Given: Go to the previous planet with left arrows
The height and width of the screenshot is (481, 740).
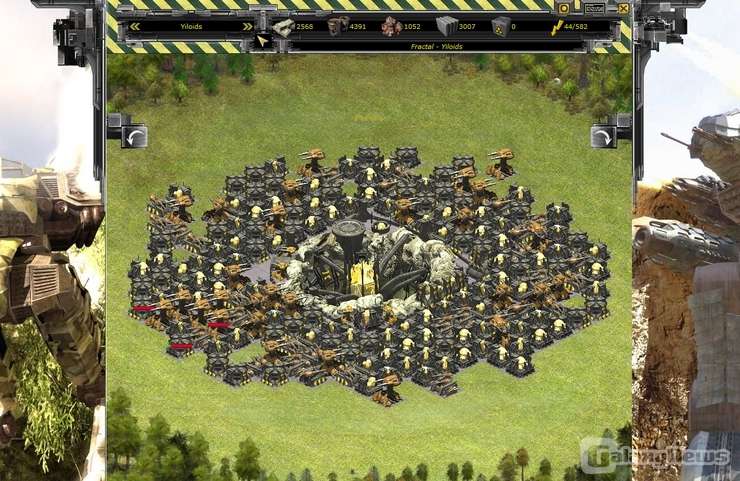Looking at the screenshot, I should [x=135, y=27].
